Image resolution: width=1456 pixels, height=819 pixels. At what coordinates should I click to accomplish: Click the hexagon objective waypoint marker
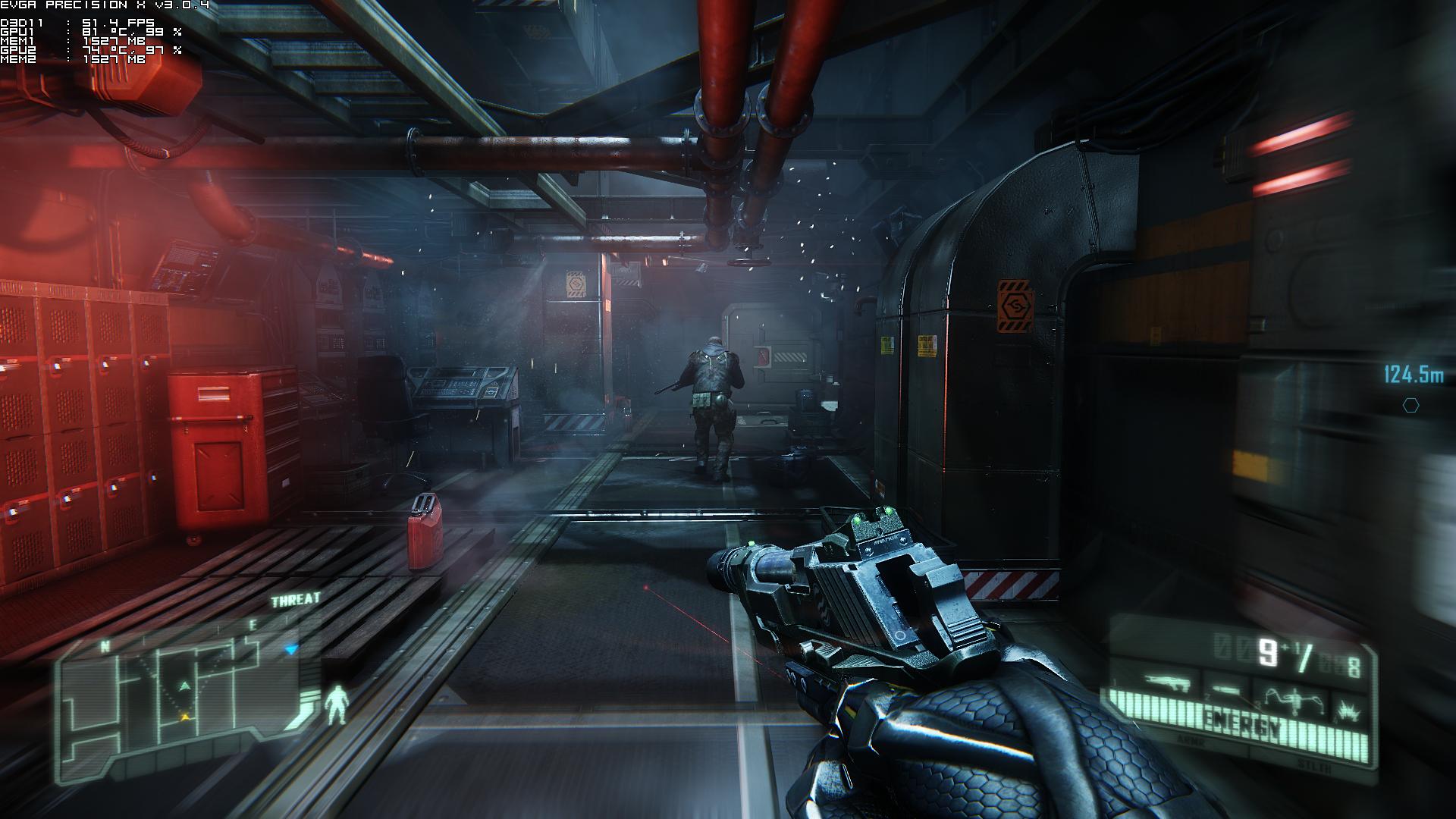[x=1410, y=406]
